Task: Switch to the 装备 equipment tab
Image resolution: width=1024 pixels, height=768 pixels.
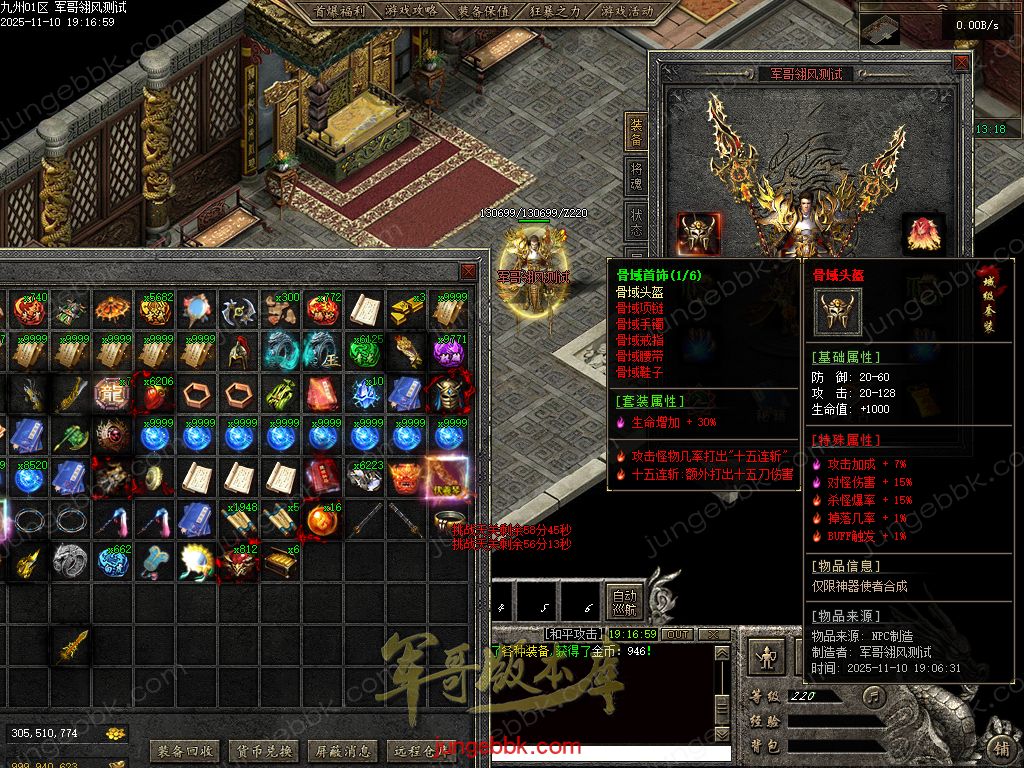Action: 636,132
